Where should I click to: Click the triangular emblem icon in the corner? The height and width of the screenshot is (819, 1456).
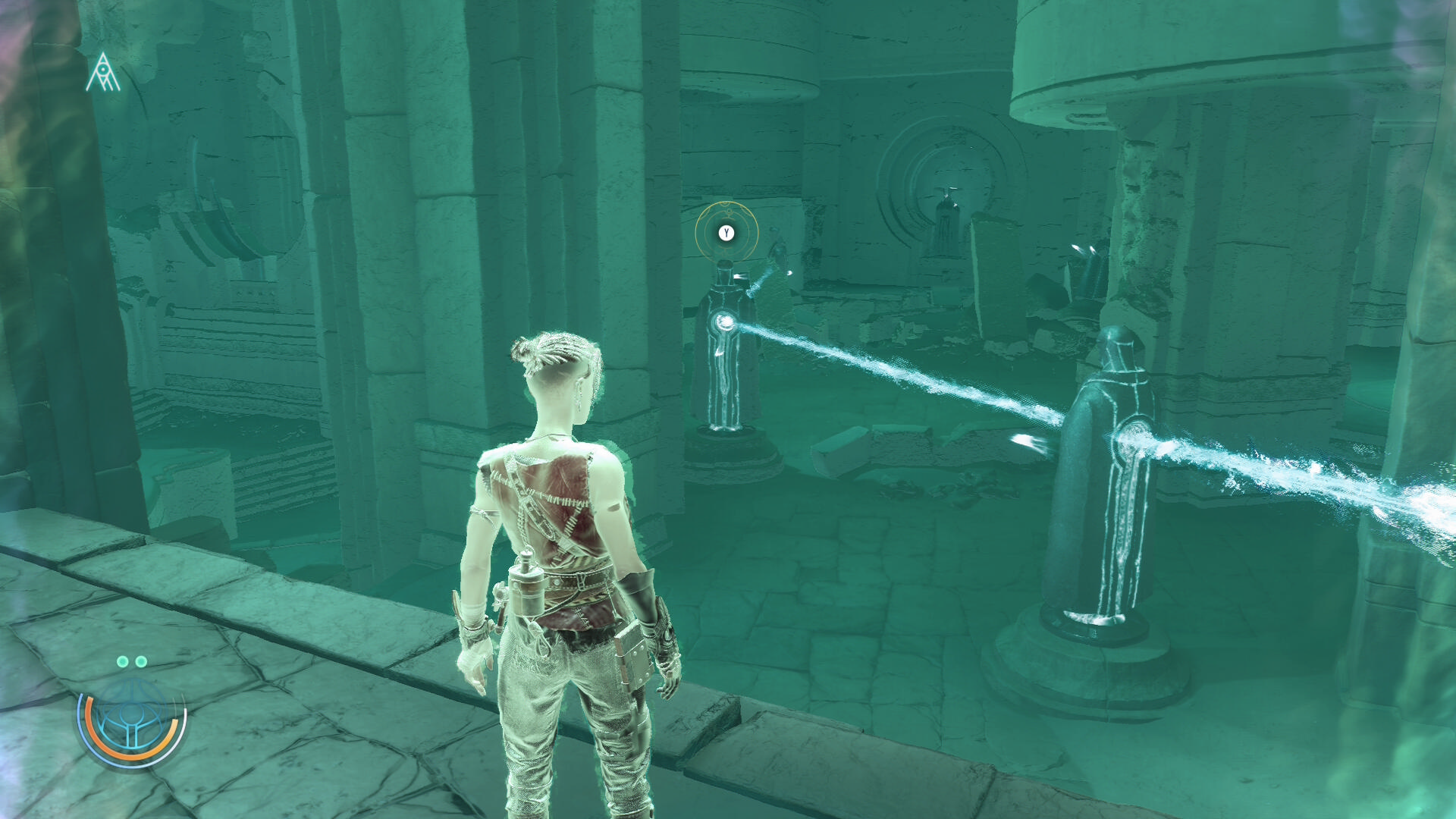[x=103, y=73]
